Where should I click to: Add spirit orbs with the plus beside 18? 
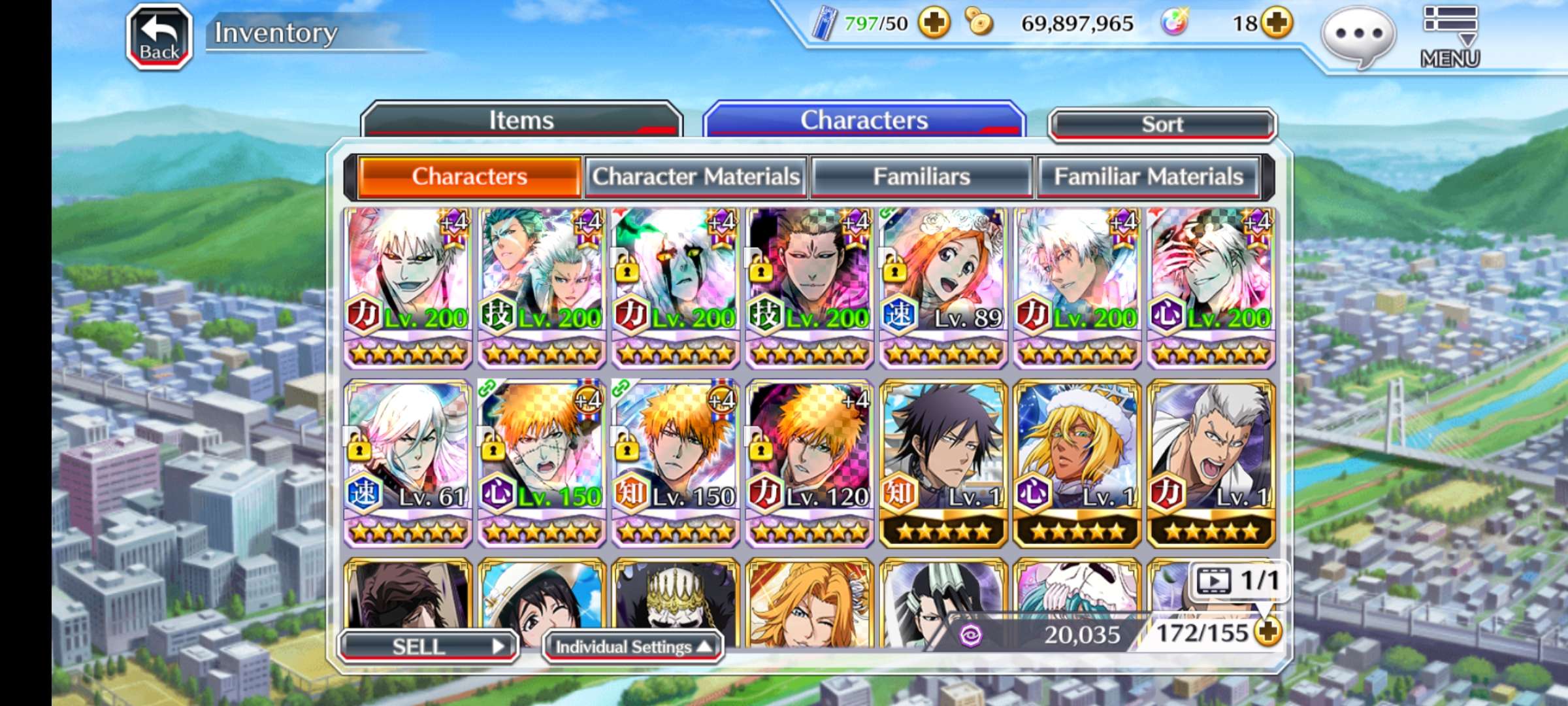(x=1277, y=24)
